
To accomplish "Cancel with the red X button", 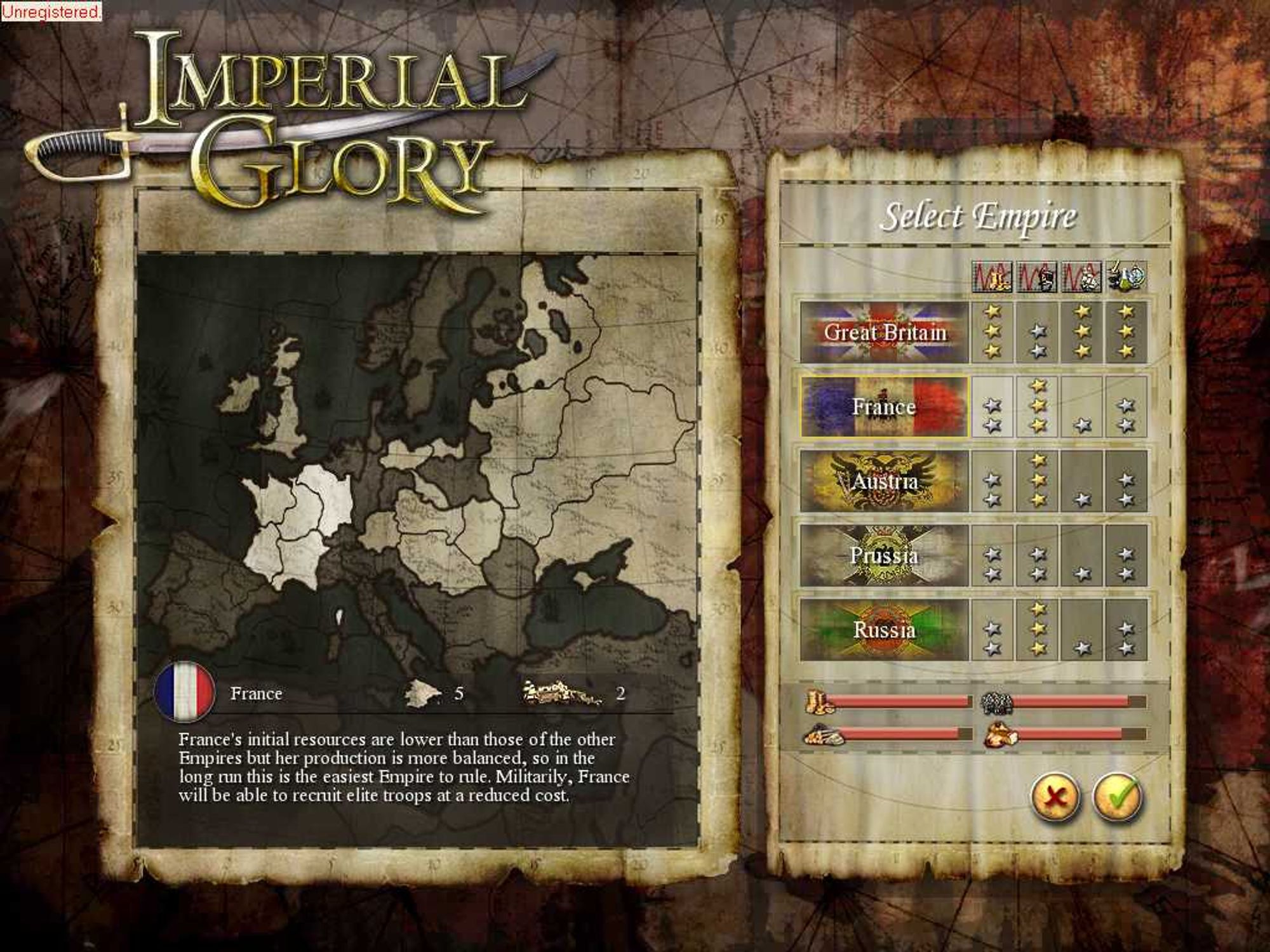I will (x=1055, y=796).
